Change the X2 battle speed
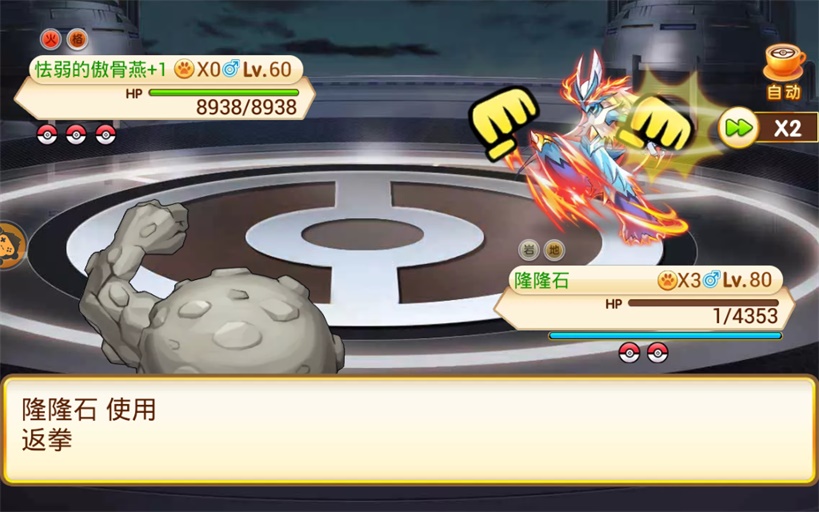819x512 pixels. click(766, 128)
